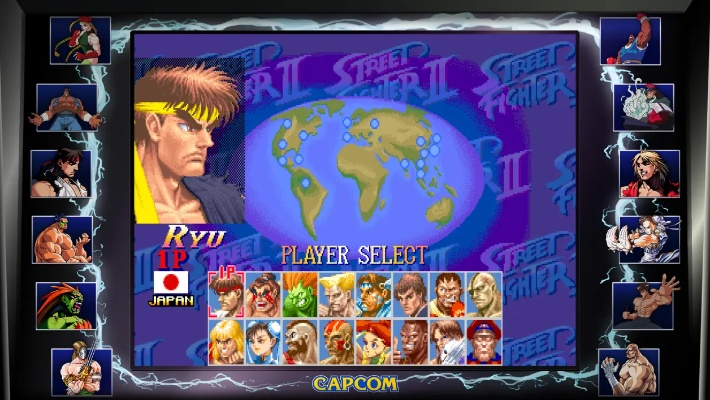Select Balrog the boxer portrait

coord(447,294)
